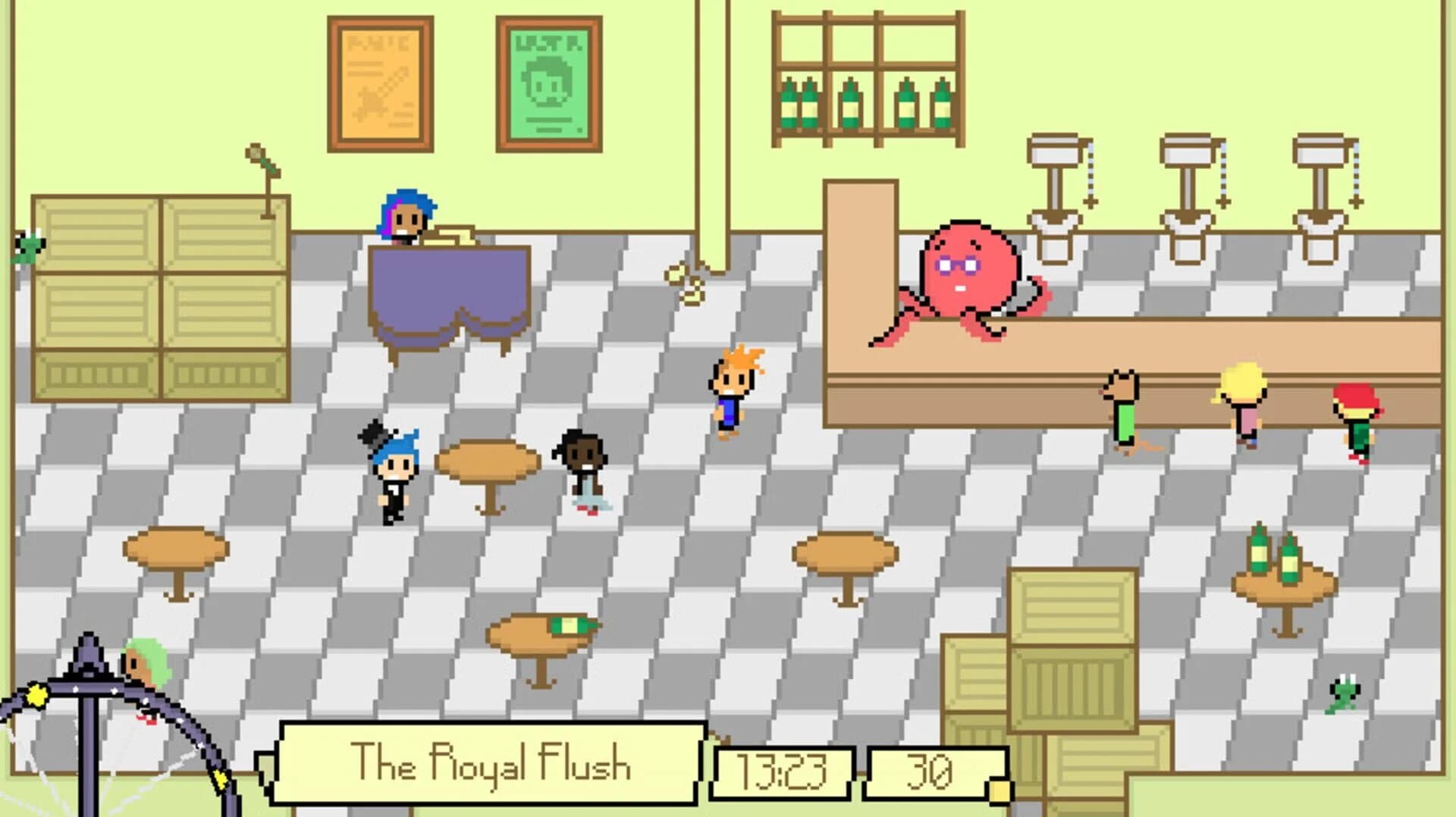Select the bottle lying on the round table

click(x=570, y=626)
